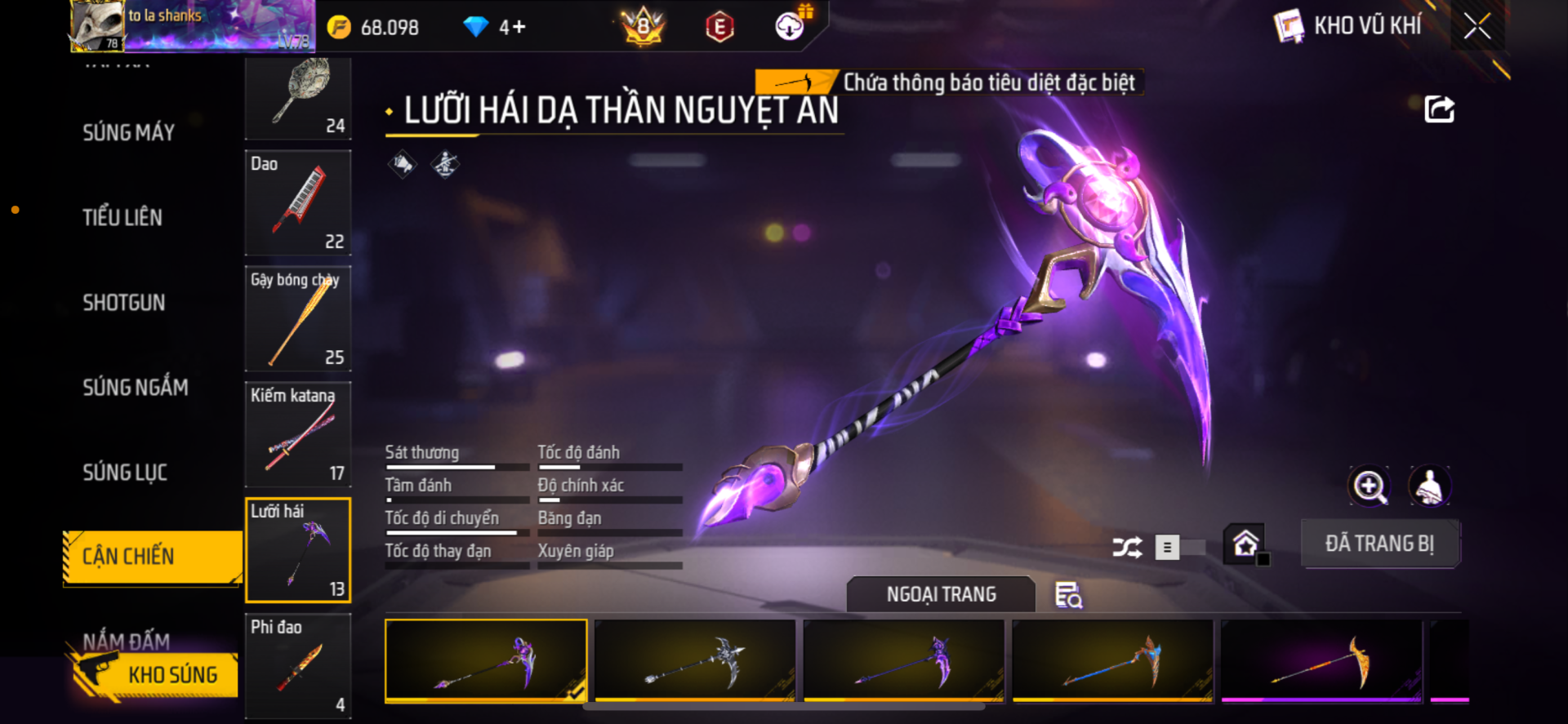Click the ĐÃ TRANG BỊ button
This screenshot has width=1568, height=724.
click(1379, 544)
